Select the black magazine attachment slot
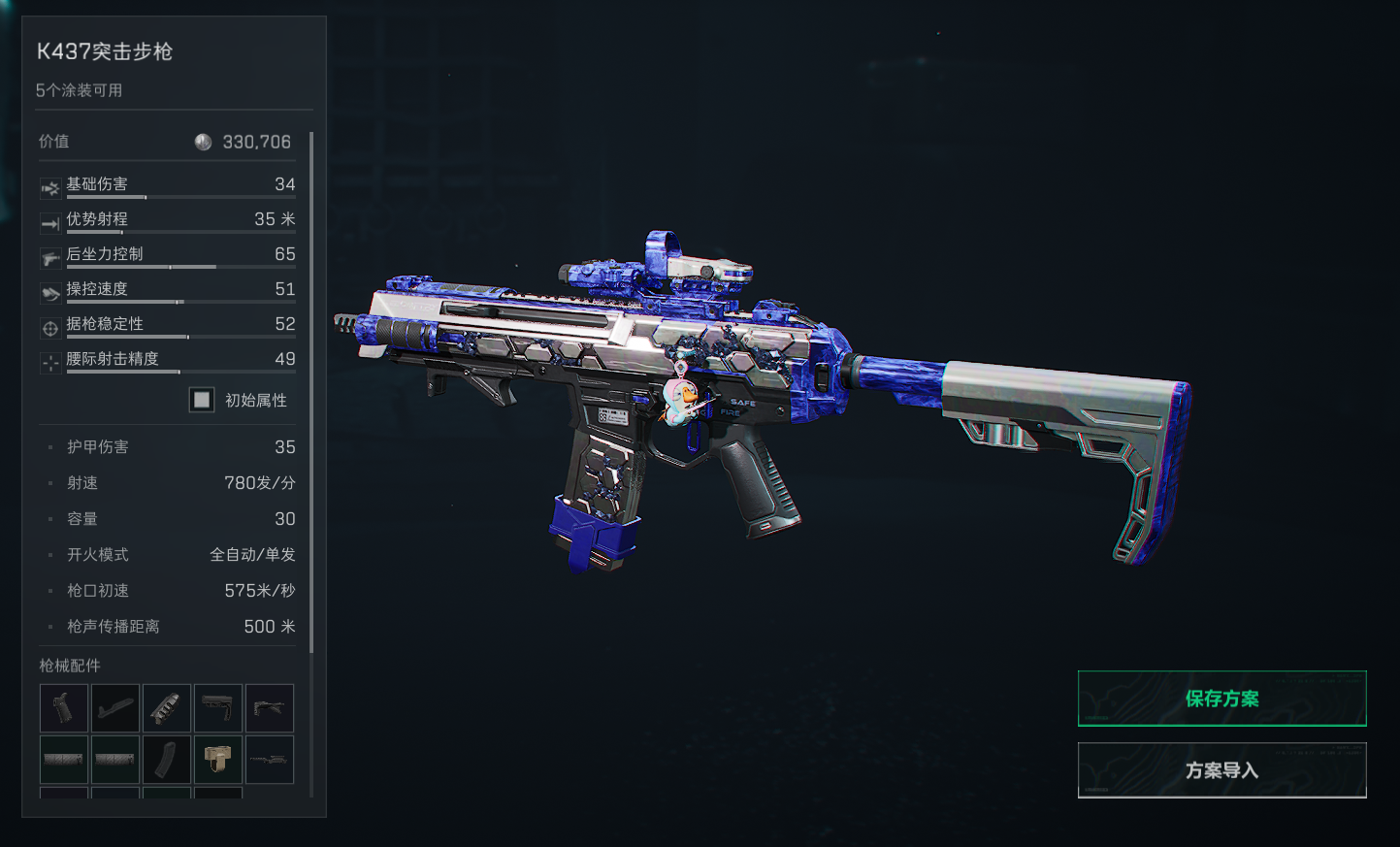The image size is (1400, 847). (167, 760)
